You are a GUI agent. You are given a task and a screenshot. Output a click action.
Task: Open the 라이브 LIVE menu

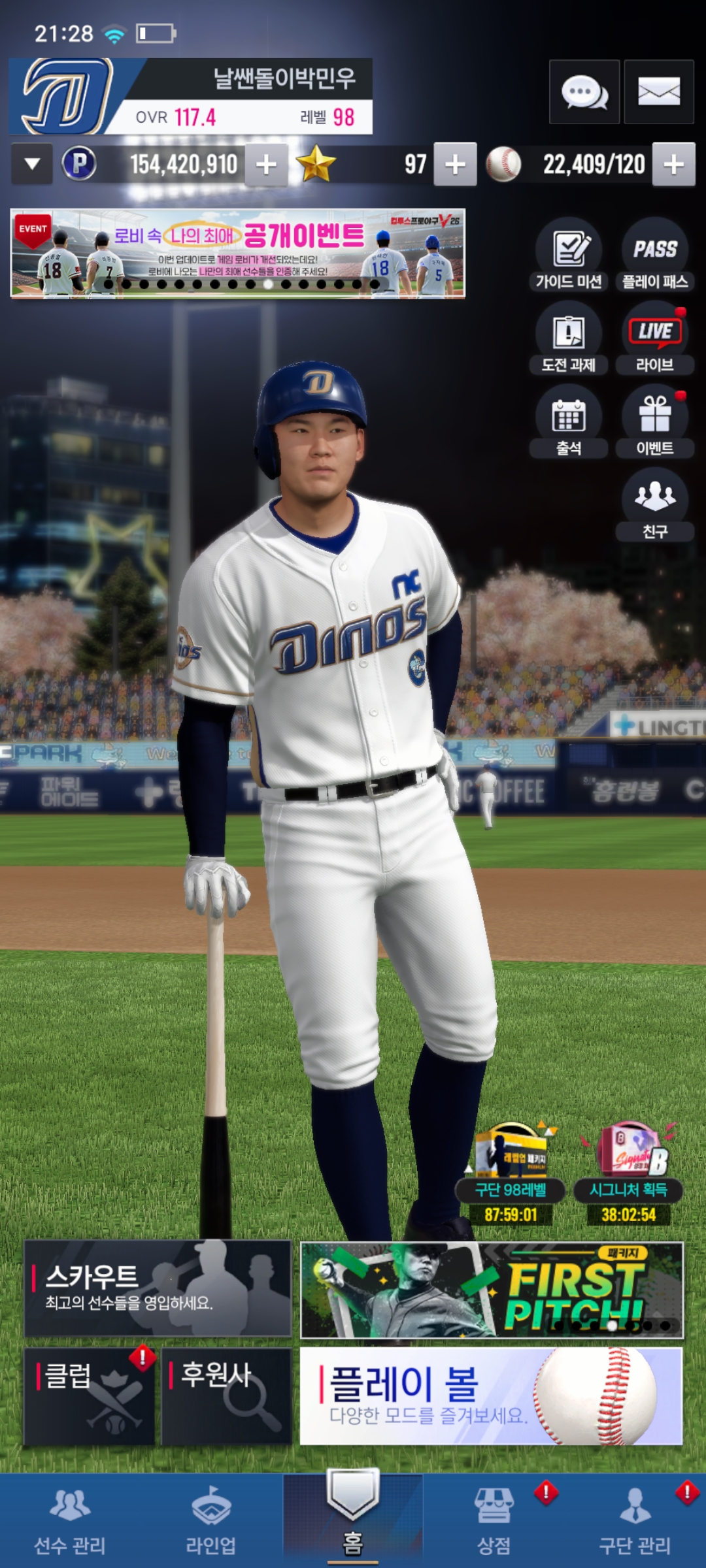click(655, 338)
